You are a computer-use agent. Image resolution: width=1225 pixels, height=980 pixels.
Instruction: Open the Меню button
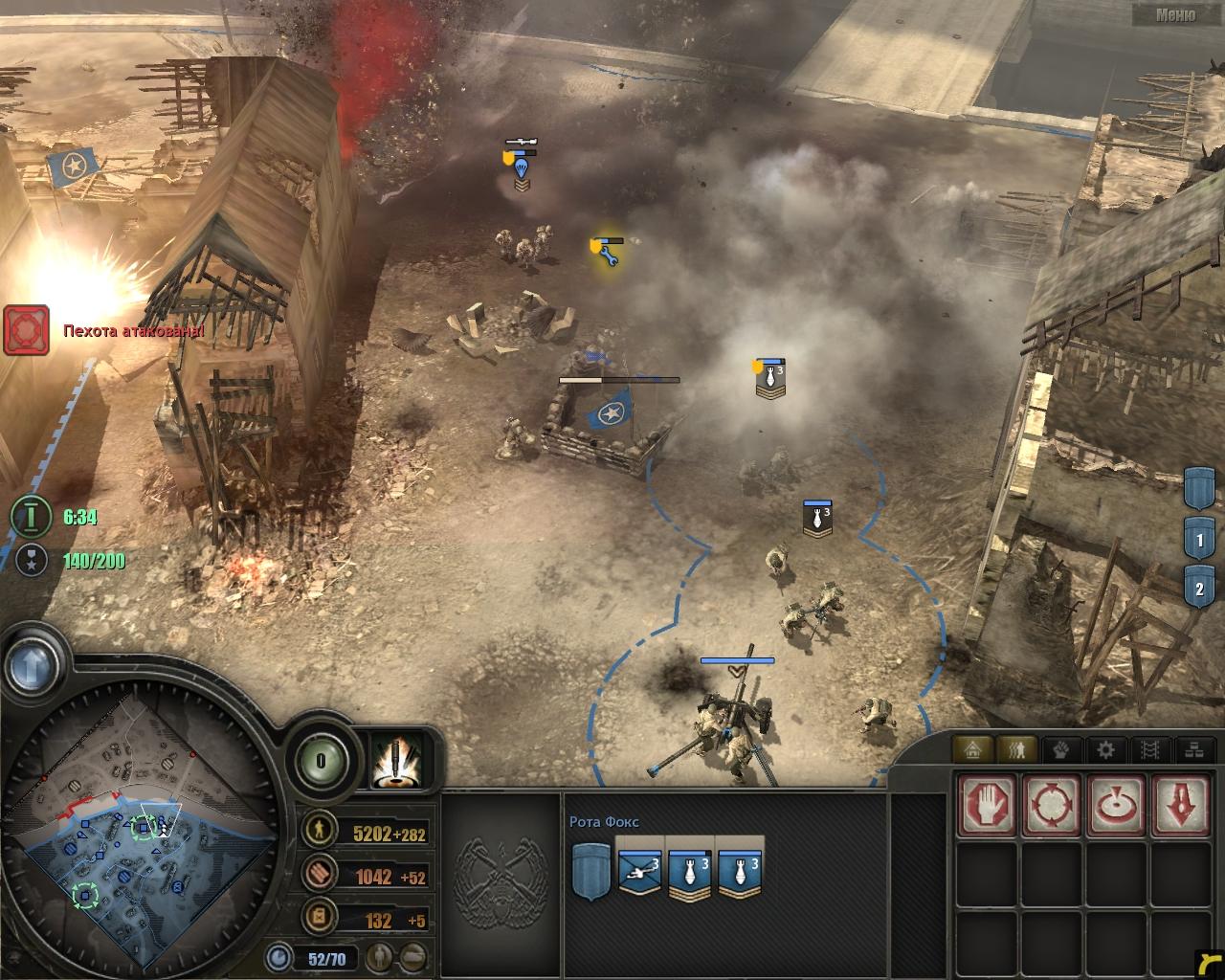click(x=1174, y=14)
